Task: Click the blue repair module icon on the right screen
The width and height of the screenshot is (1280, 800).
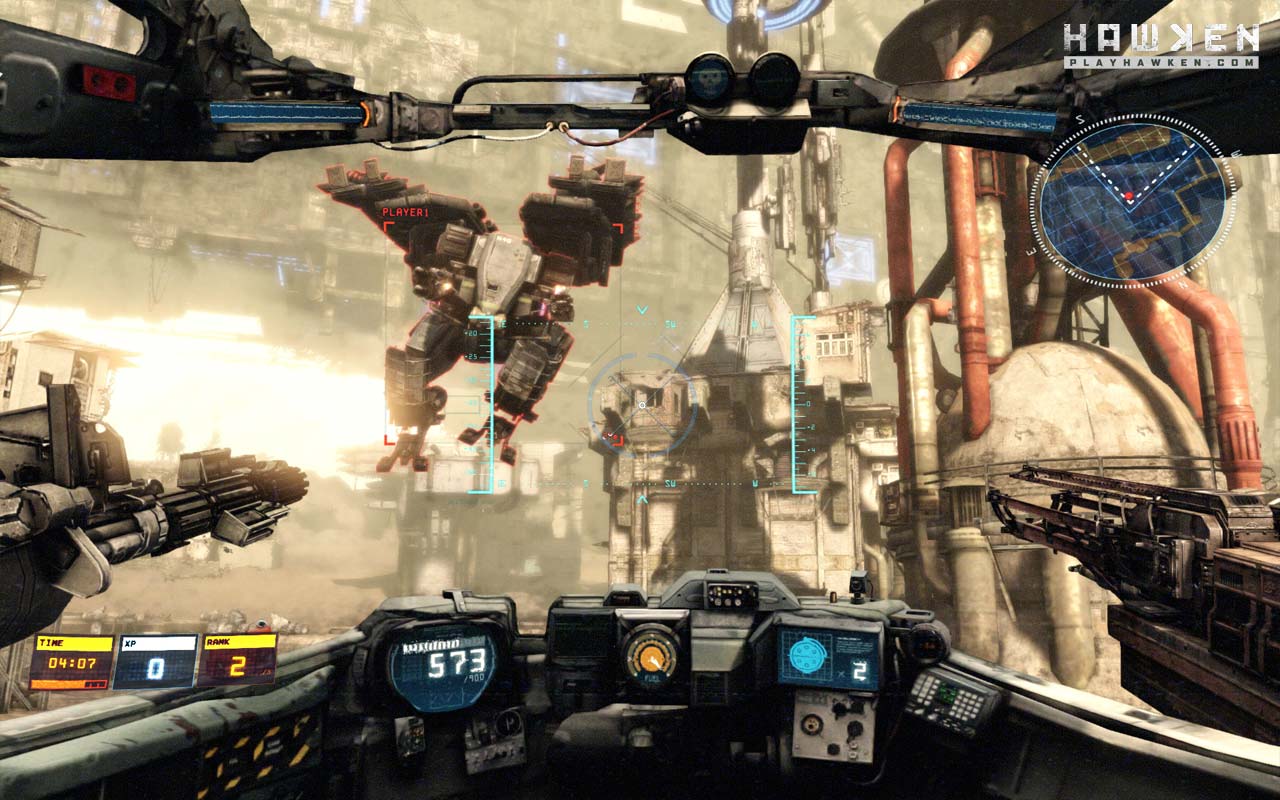Action: point(808,654)
